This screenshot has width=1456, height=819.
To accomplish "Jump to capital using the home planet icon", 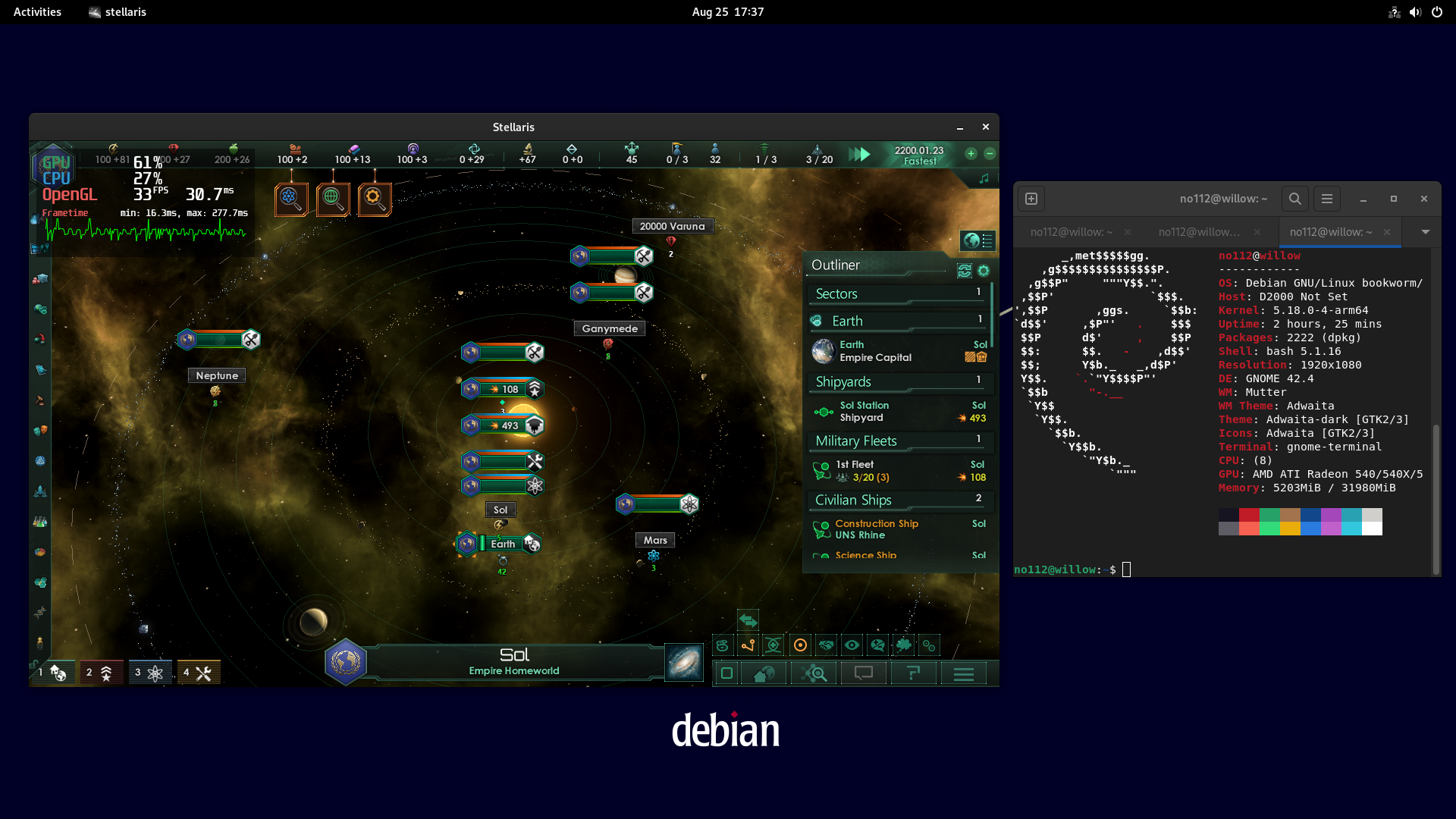I will (x=764, y=673).
